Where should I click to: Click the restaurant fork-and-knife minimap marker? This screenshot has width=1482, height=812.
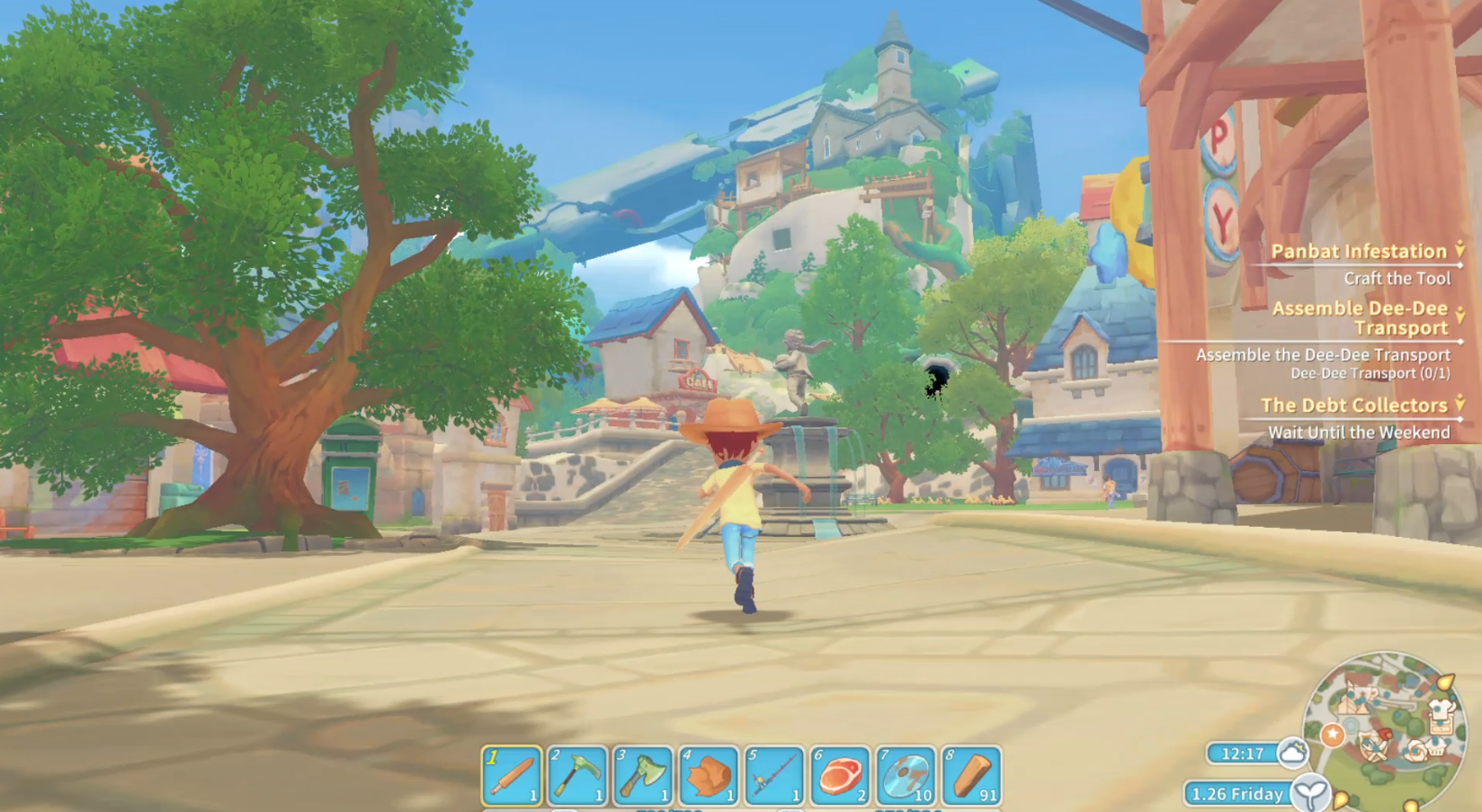(1374, 748)
